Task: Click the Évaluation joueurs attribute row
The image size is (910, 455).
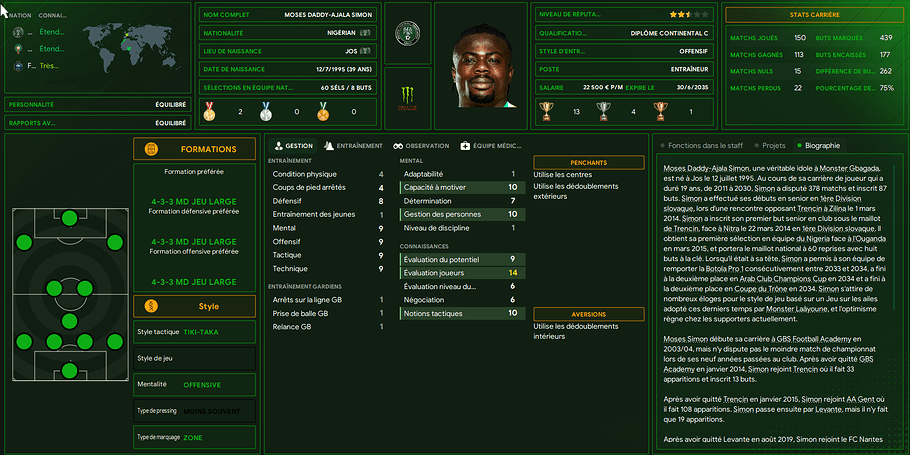Action: coord(459,273)
